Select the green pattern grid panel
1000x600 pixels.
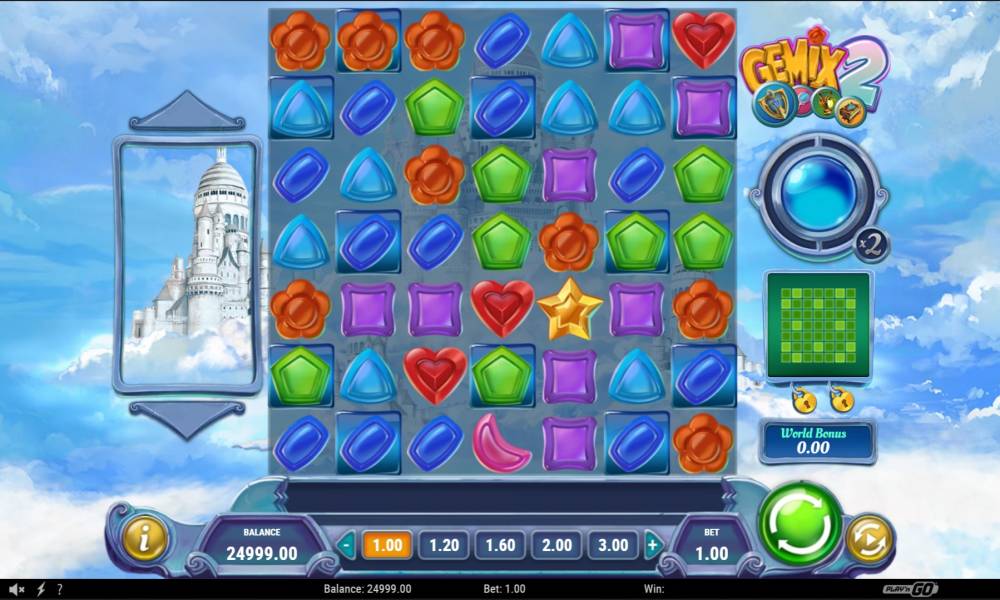(819, 325)
